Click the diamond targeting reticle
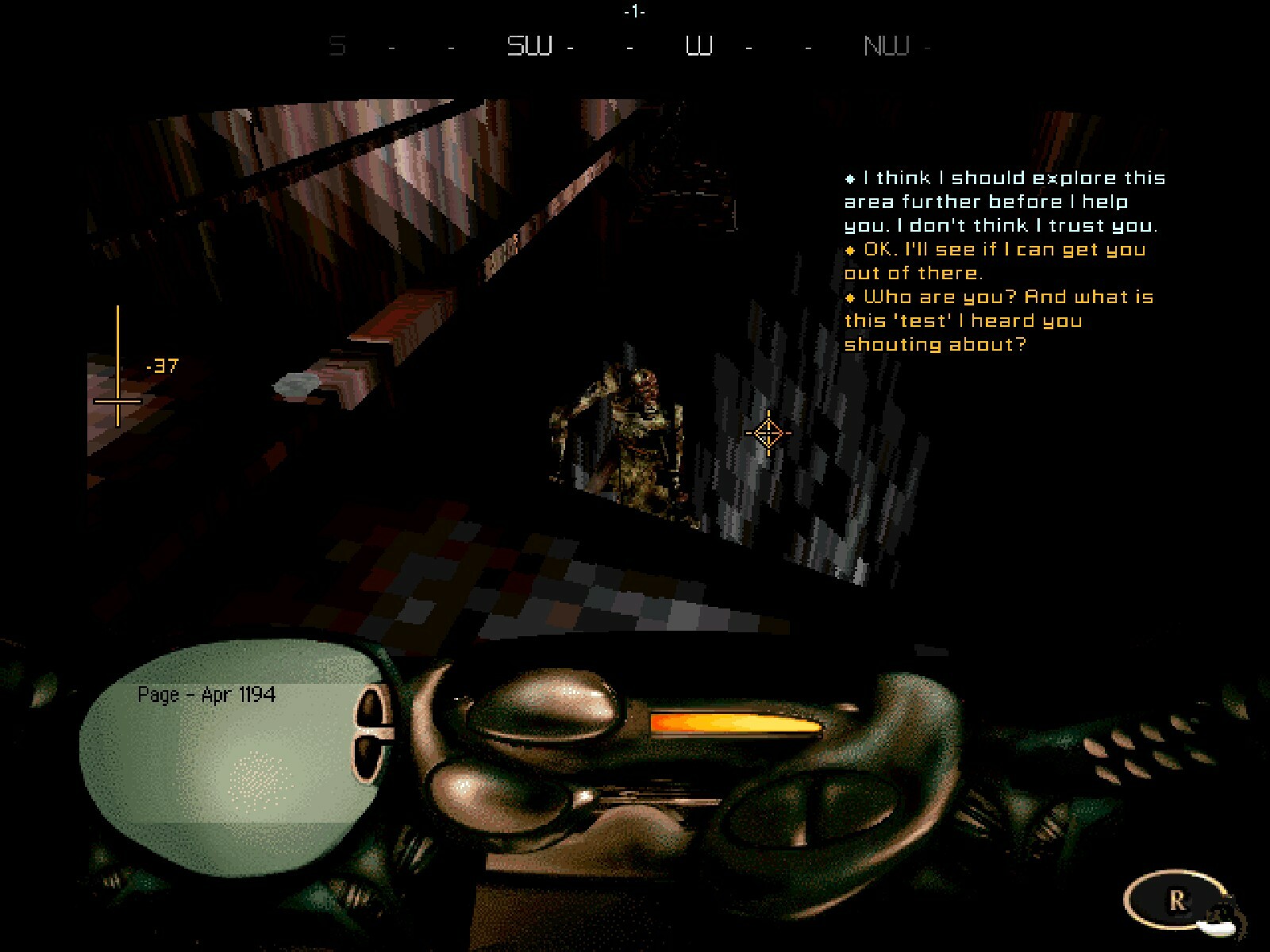 [768, 433]
